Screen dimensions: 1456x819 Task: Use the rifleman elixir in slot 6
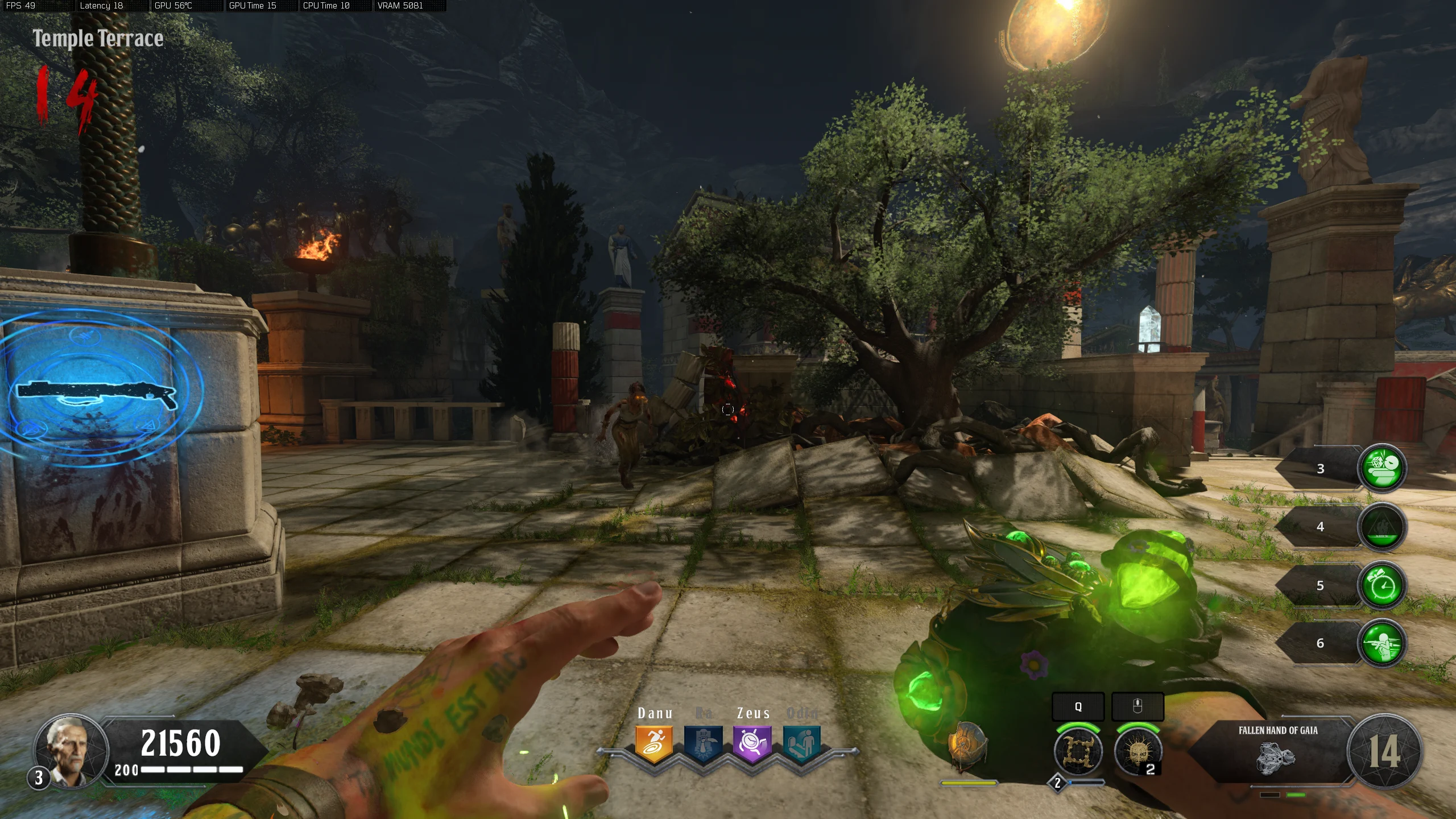pyautogui.click(x=1382, y=643)
